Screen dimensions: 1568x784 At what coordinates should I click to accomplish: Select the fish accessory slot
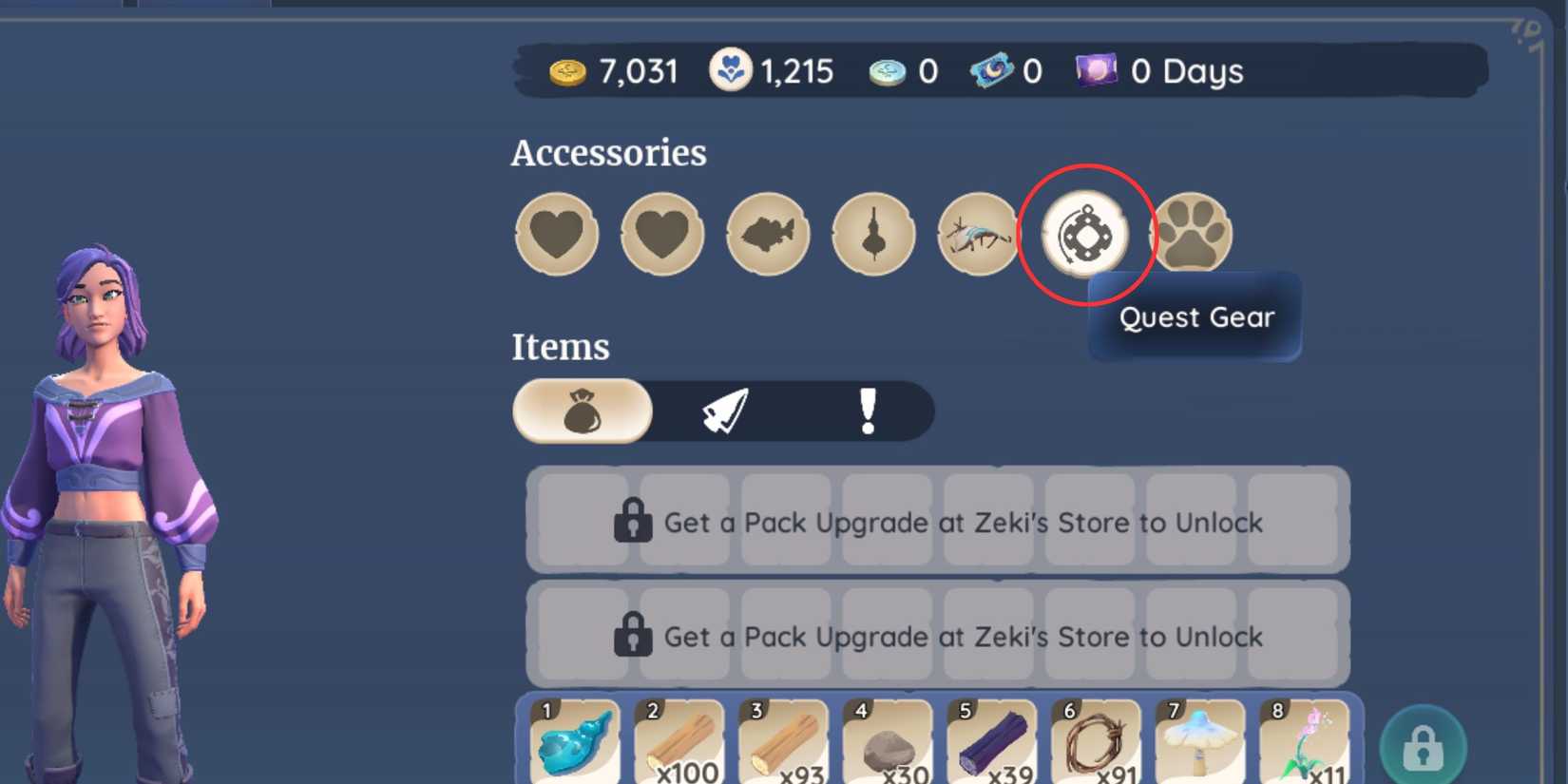point(767,235)
